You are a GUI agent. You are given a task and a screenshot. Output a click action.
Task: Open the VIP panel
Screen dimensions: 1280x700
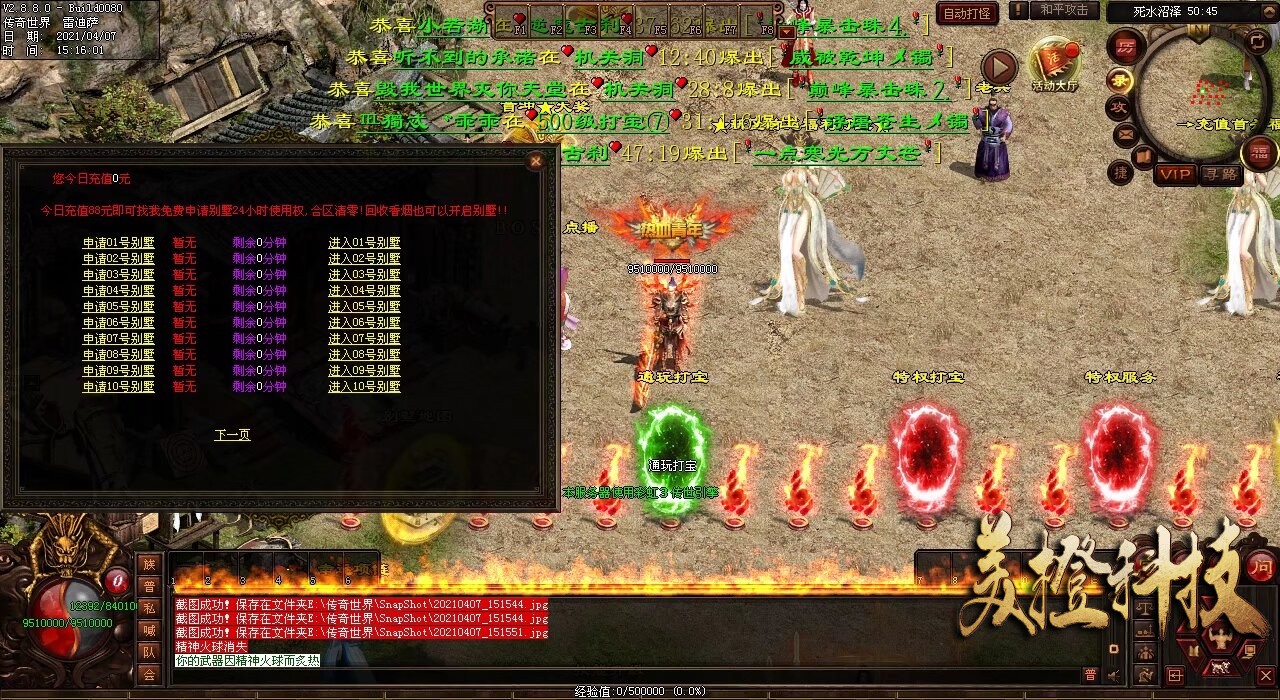click(x=1175, y=174)
